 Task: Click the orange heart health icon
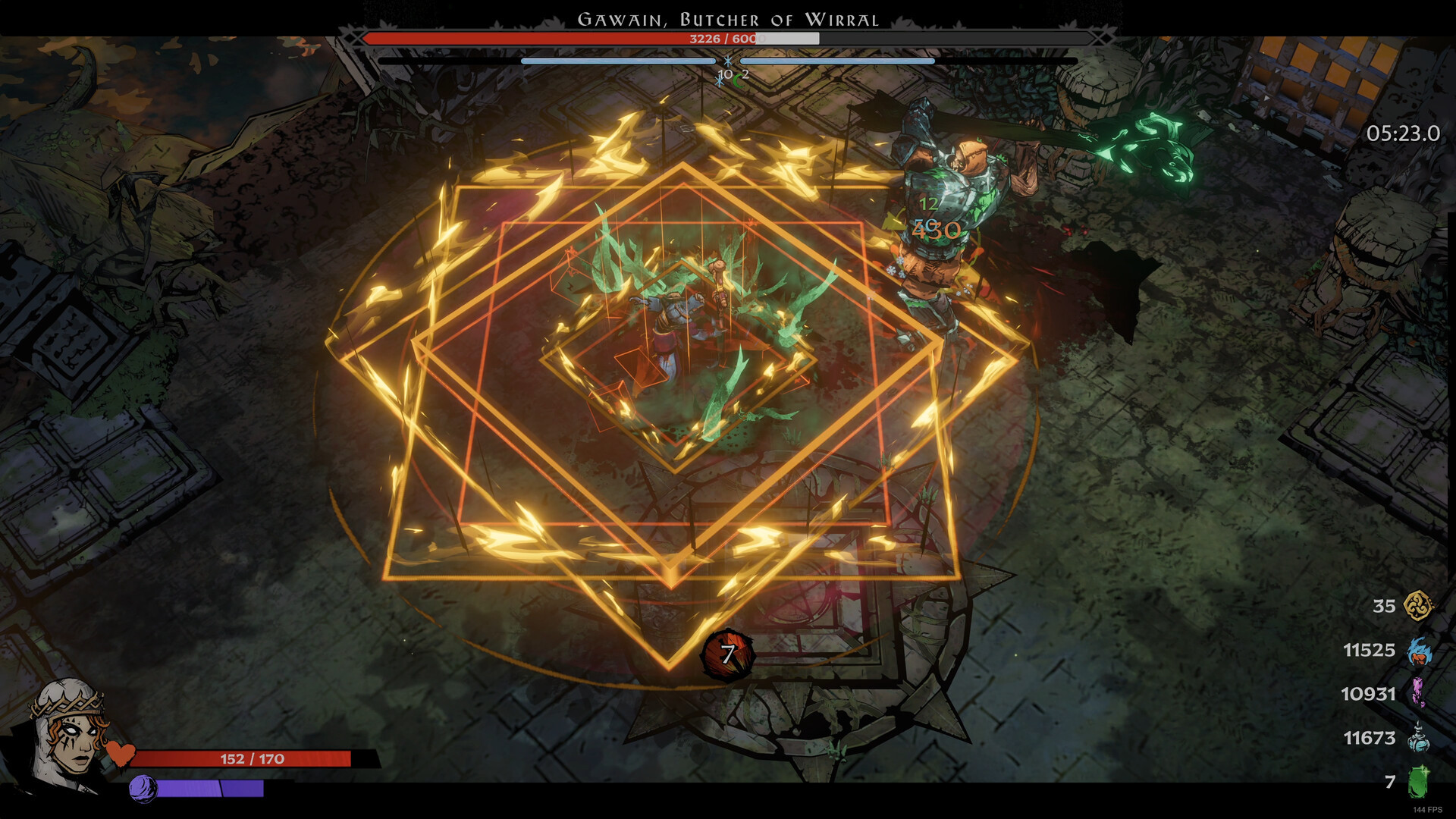pyautogui.click(x=120, y=754)
